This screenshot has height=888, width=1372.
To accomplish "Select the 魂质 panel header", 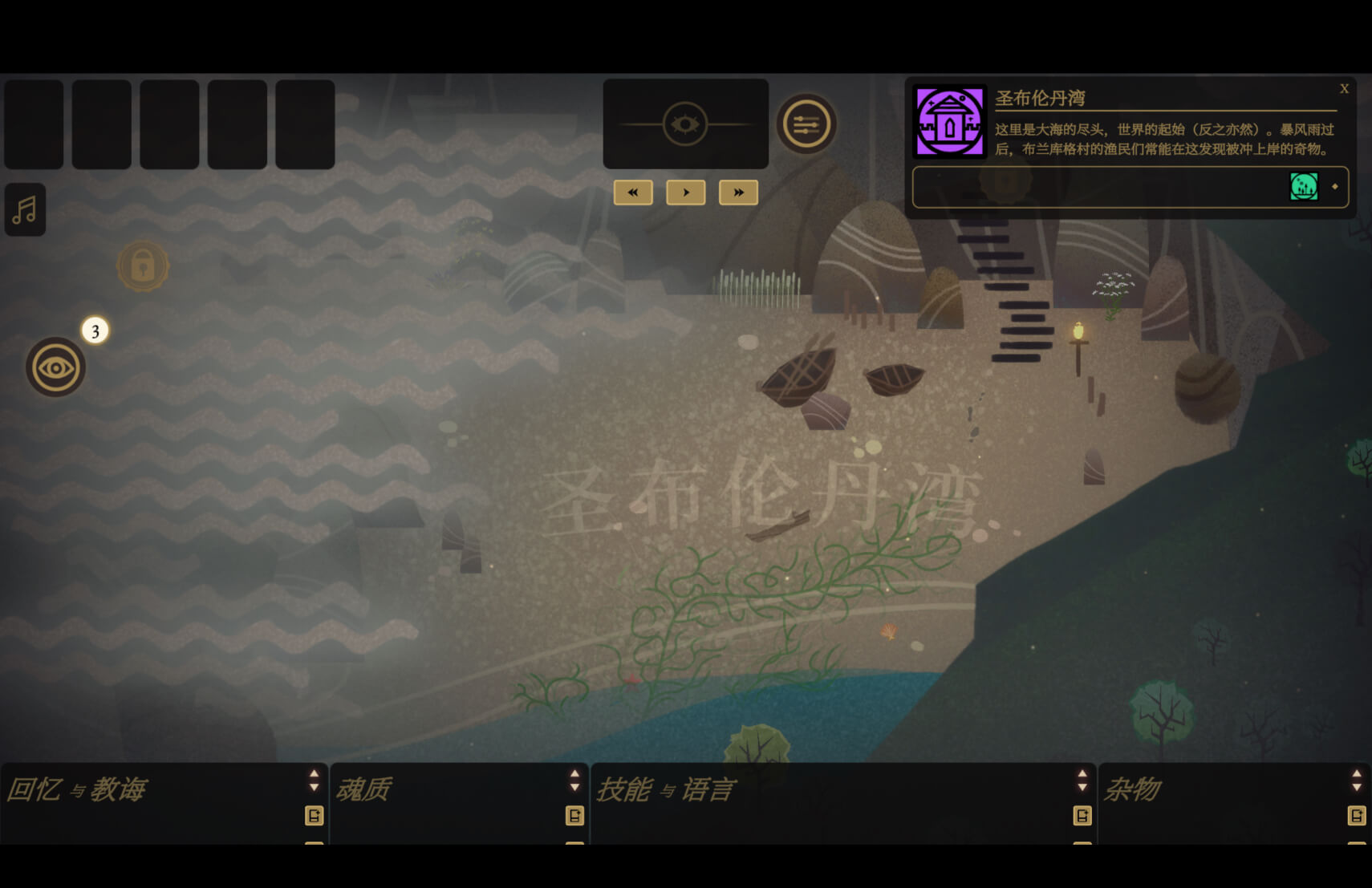I will pyautogui.click(x=363, y=789).
